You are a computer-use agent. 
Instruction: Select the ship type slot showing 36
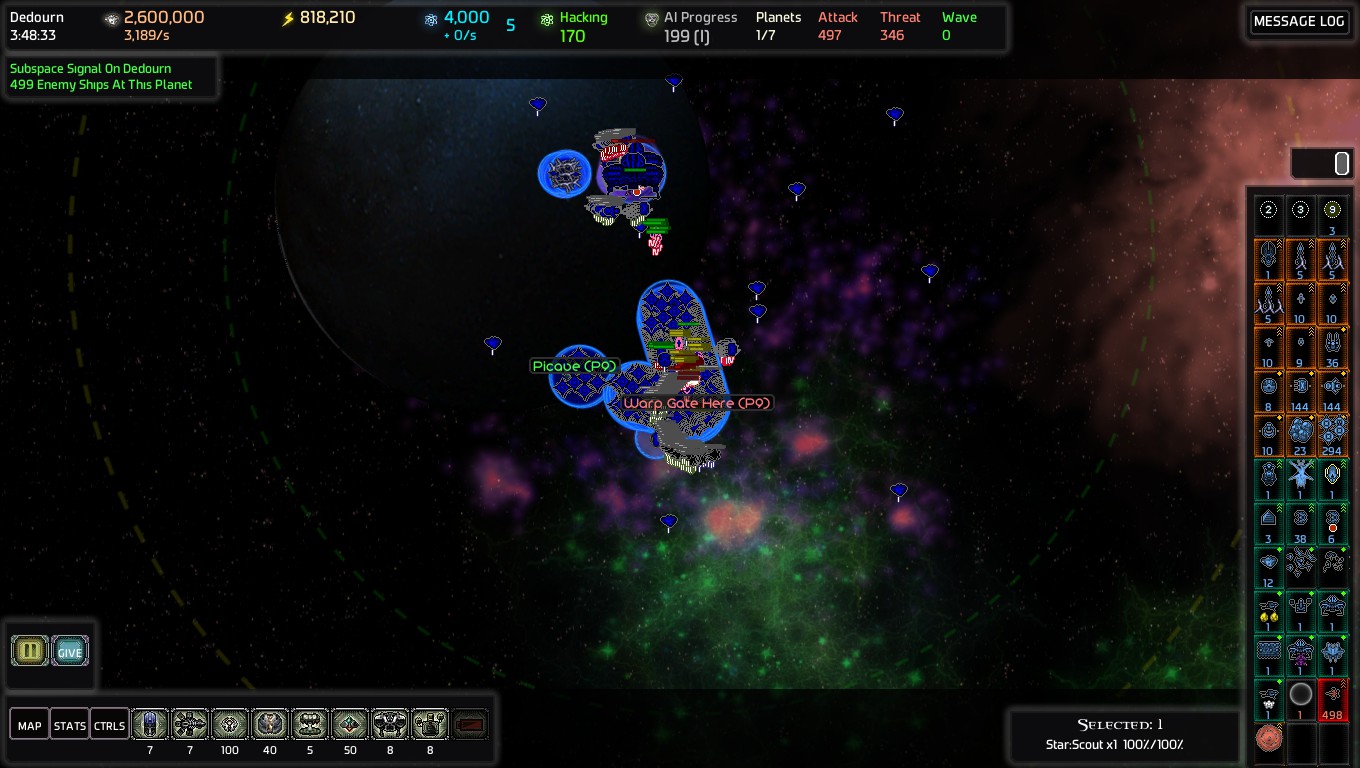pyautogui.click(x=1332, y=347)
